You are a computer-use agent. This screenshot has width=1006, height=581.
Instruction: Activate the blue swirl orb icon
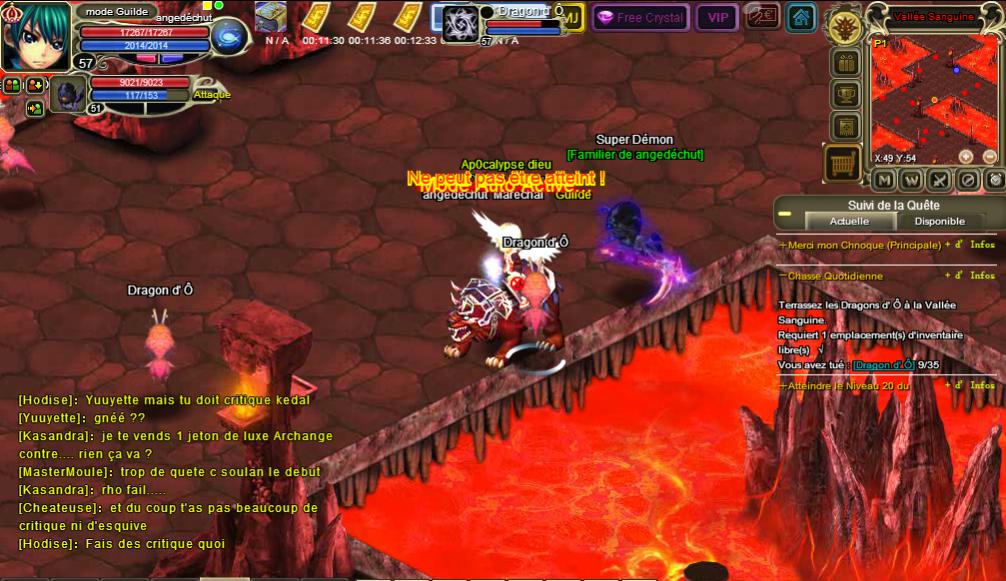[229, 37]
